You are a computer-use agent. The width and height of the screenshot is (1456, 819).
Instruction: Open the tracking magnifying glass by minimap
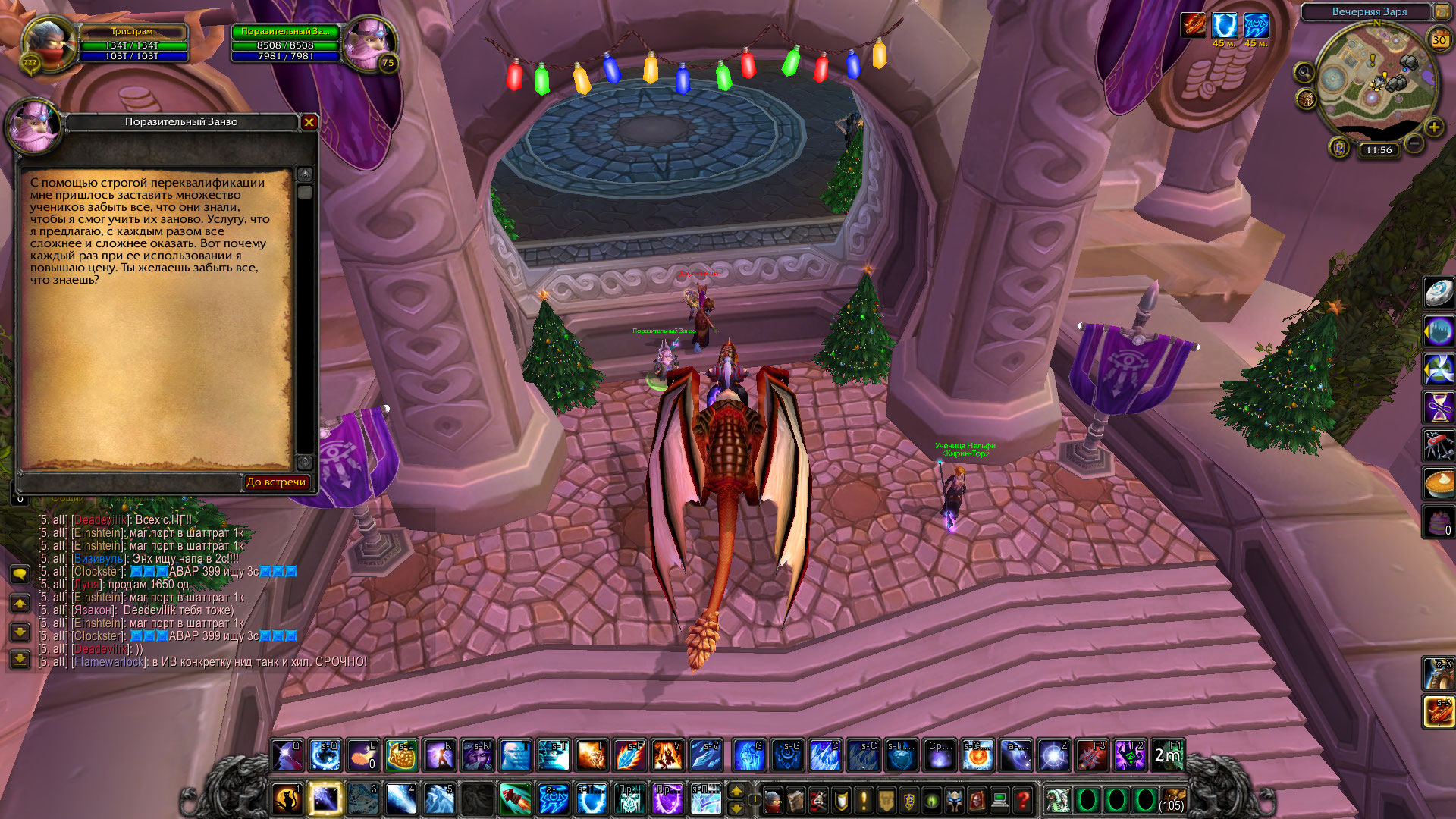[x=1304, y=73]
